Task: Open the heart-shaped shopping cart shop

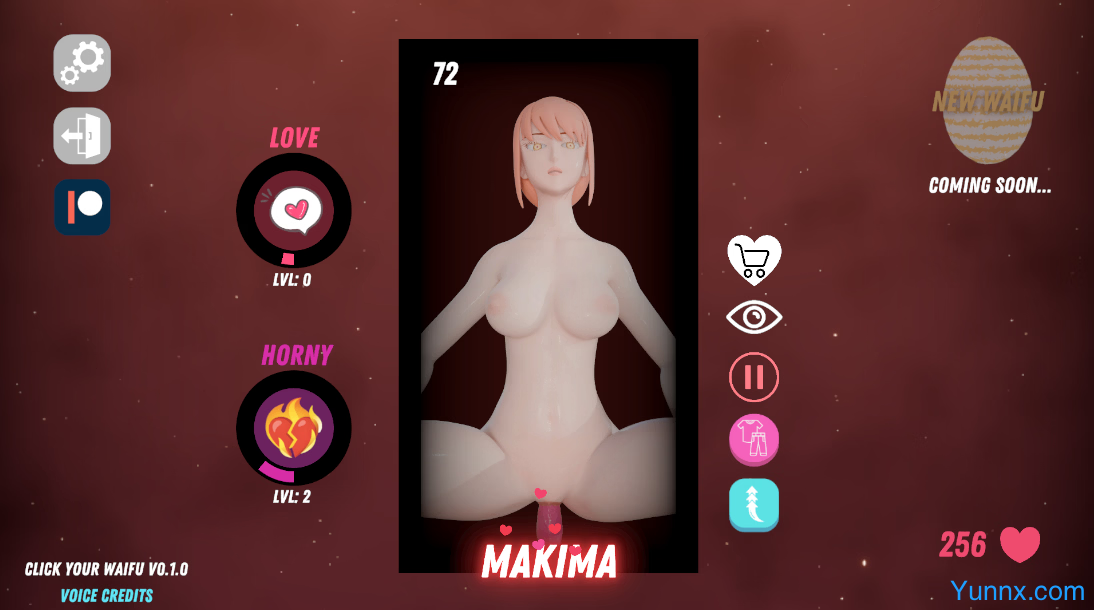Action: click(x=754, y=260)
